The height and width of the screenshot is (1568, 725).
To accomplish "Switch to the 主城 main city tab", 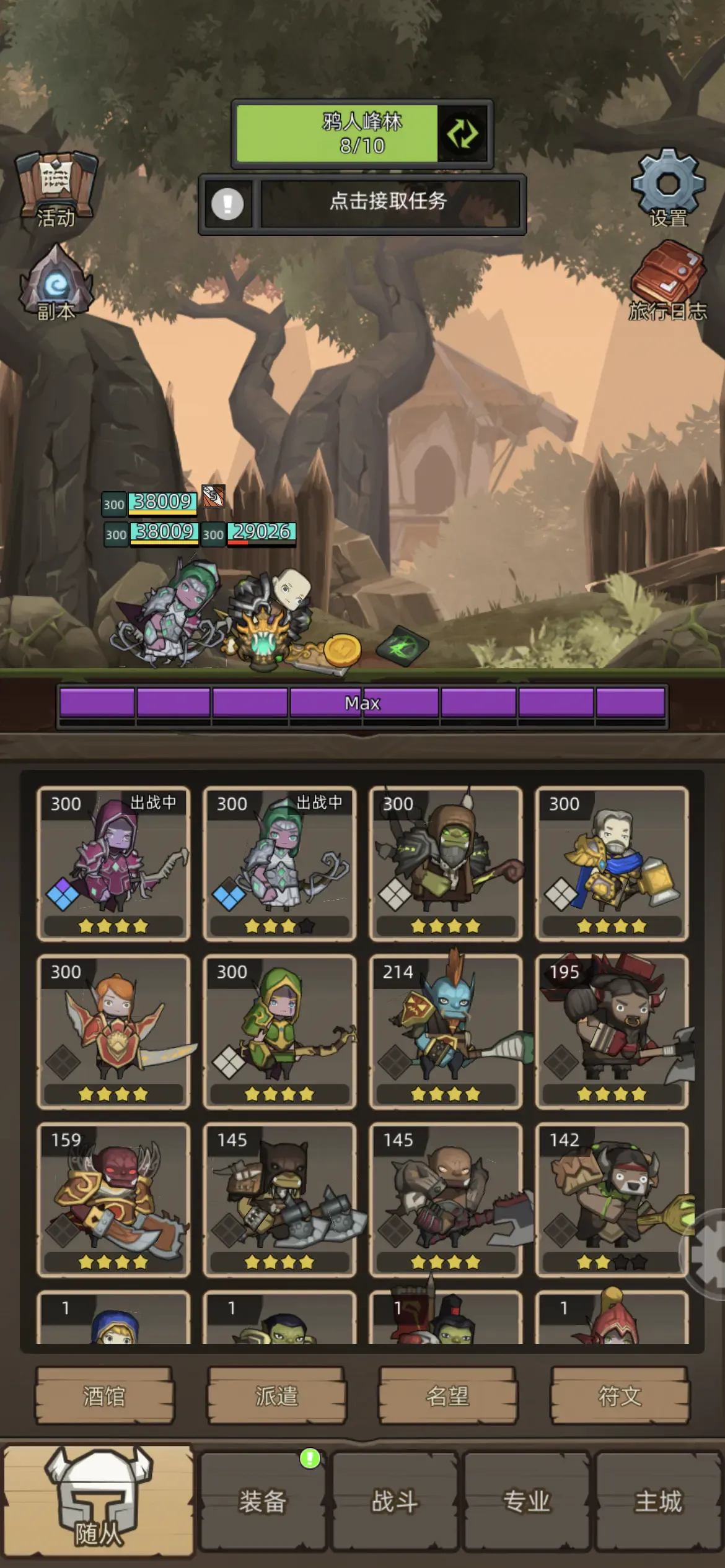I will click(659, 1501).
